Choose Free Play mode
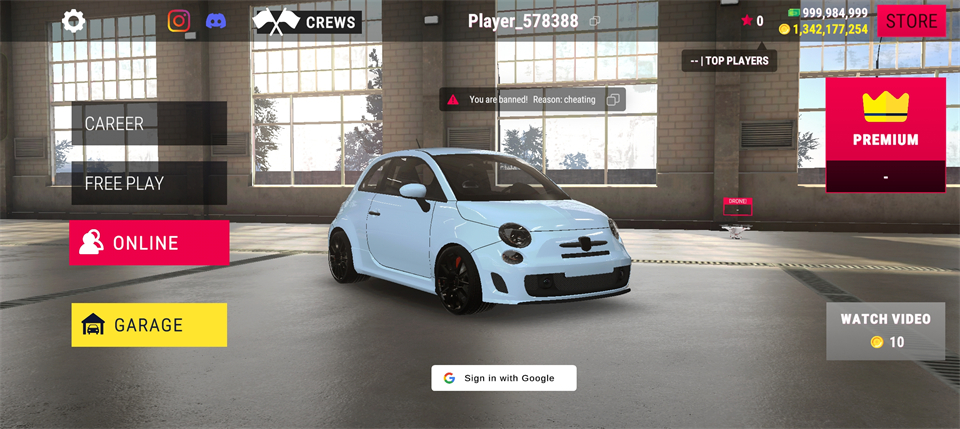Viewport: 960px width, 429px height. coord(149,183)
